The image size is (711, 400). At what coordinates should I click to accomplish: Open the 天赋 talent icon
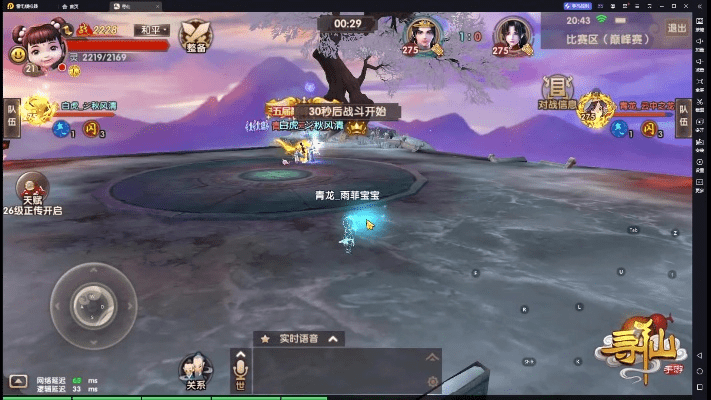tap(33, 189)
